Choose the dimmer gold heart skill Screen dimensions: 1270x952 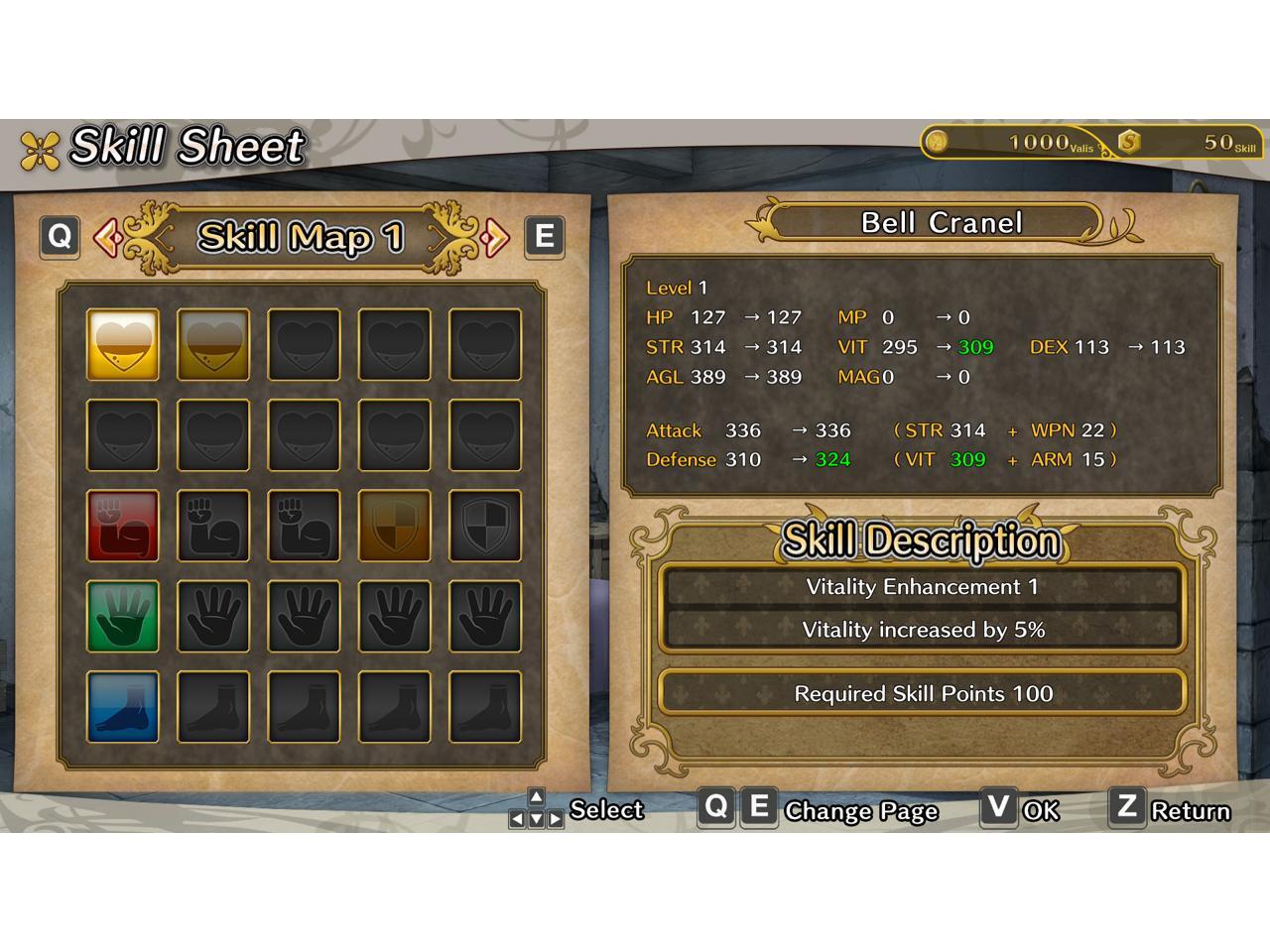(213, 345)
